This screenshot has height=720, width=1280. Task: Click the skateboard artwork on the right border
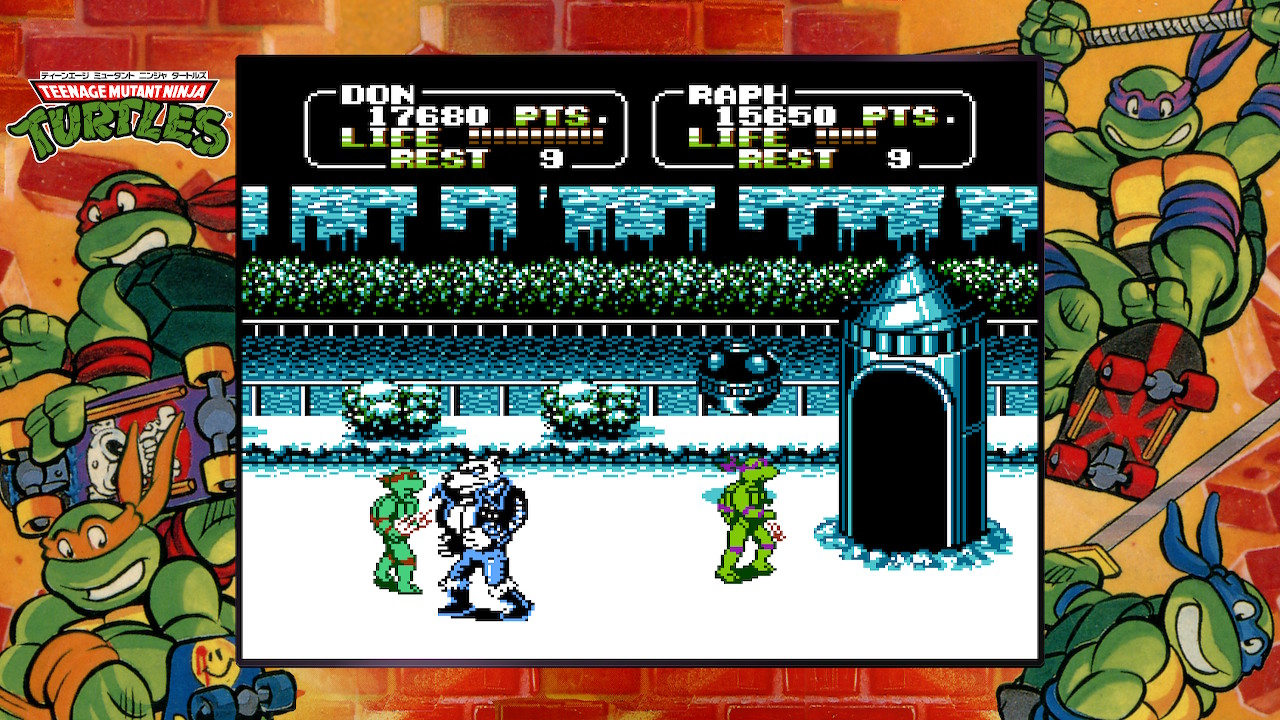pos(1130,400)
